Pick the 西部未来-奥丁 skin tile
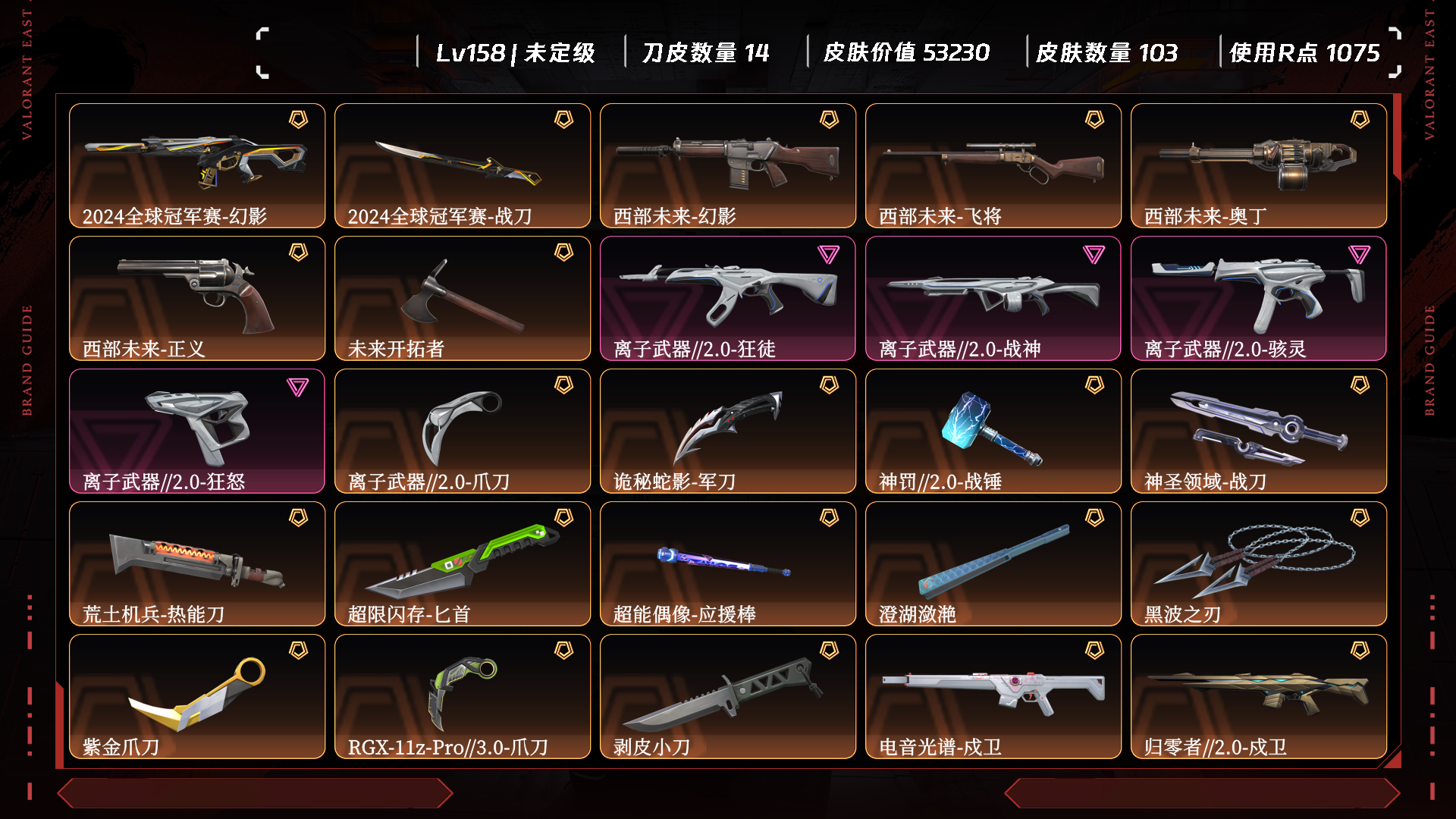Screen dimensions: 1456x819 [x=1259, y=165]
